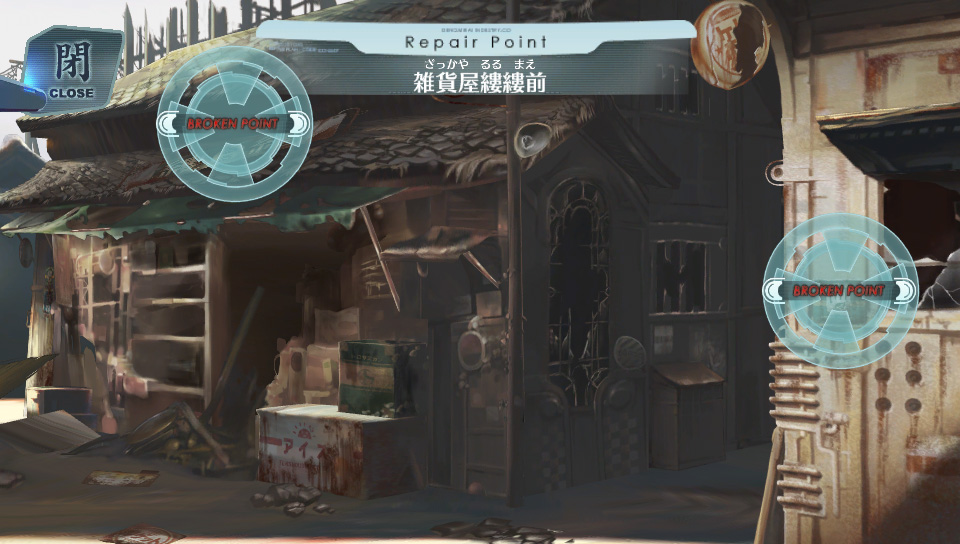The width and height of the screenshot is (960, 544).
Task: Close the Repair Point screen
Action: click(x=70, y=68)
